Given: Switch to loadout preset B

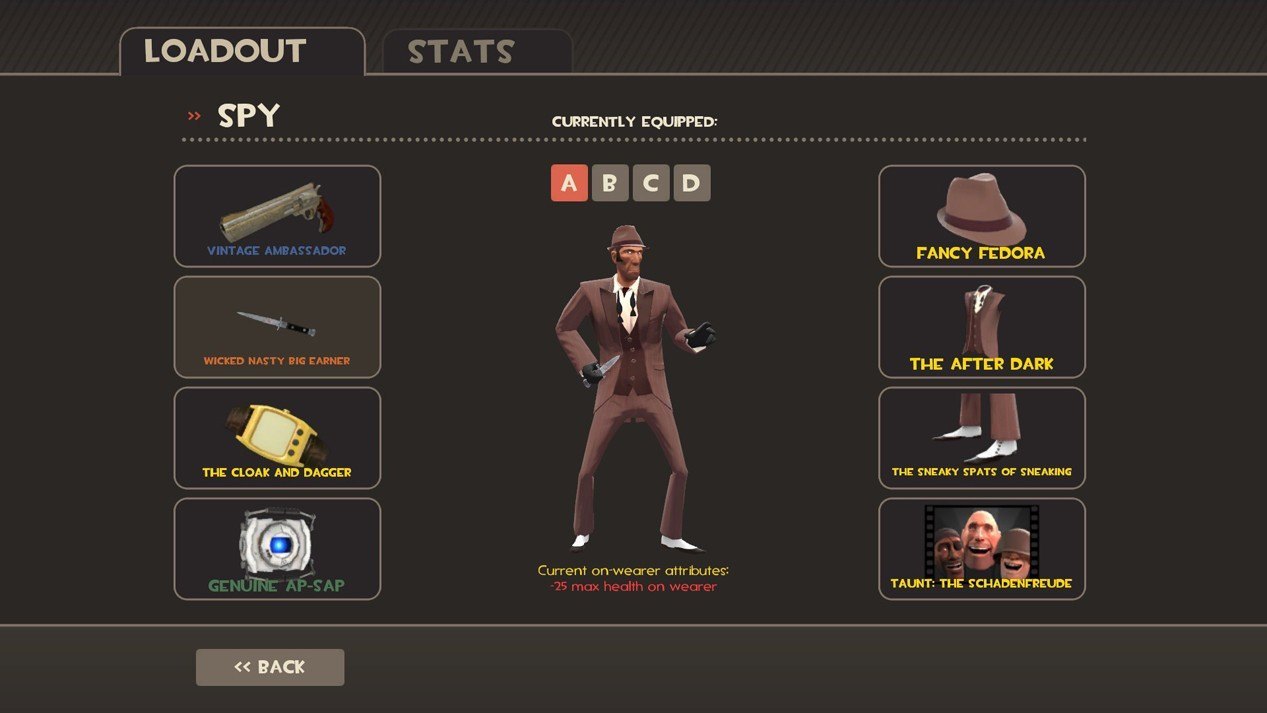Looking at the screenshot, I should (x=610, y=183).
